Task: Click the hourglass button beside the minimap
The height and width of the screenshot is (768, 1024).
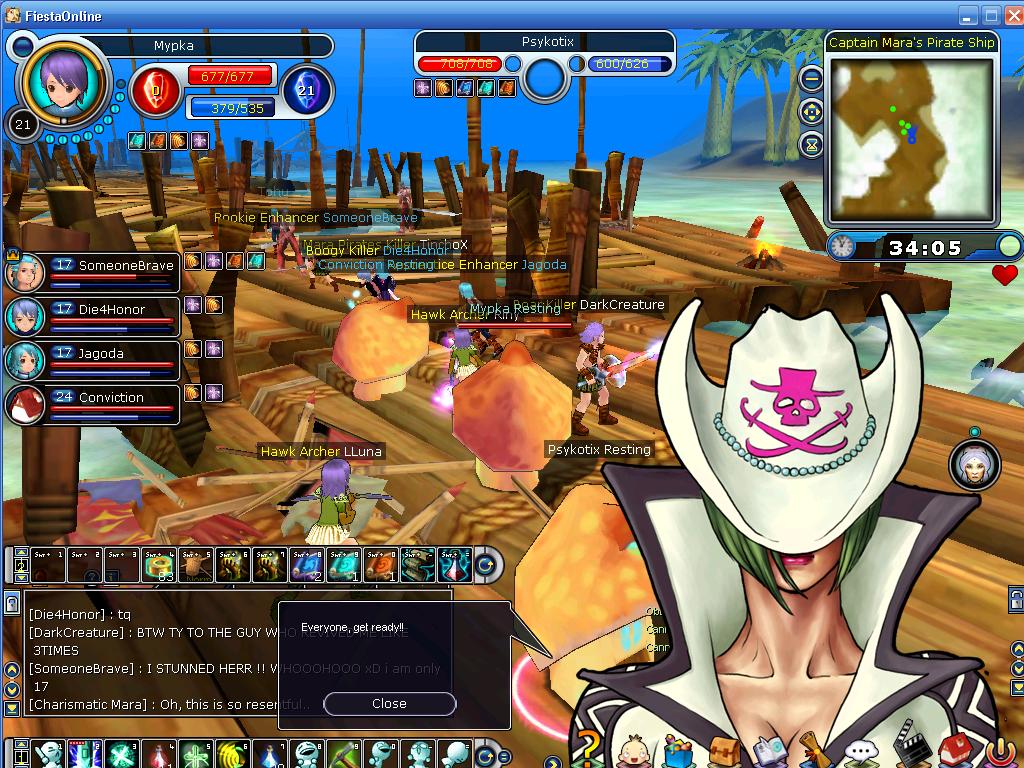Action: point(811,145)
